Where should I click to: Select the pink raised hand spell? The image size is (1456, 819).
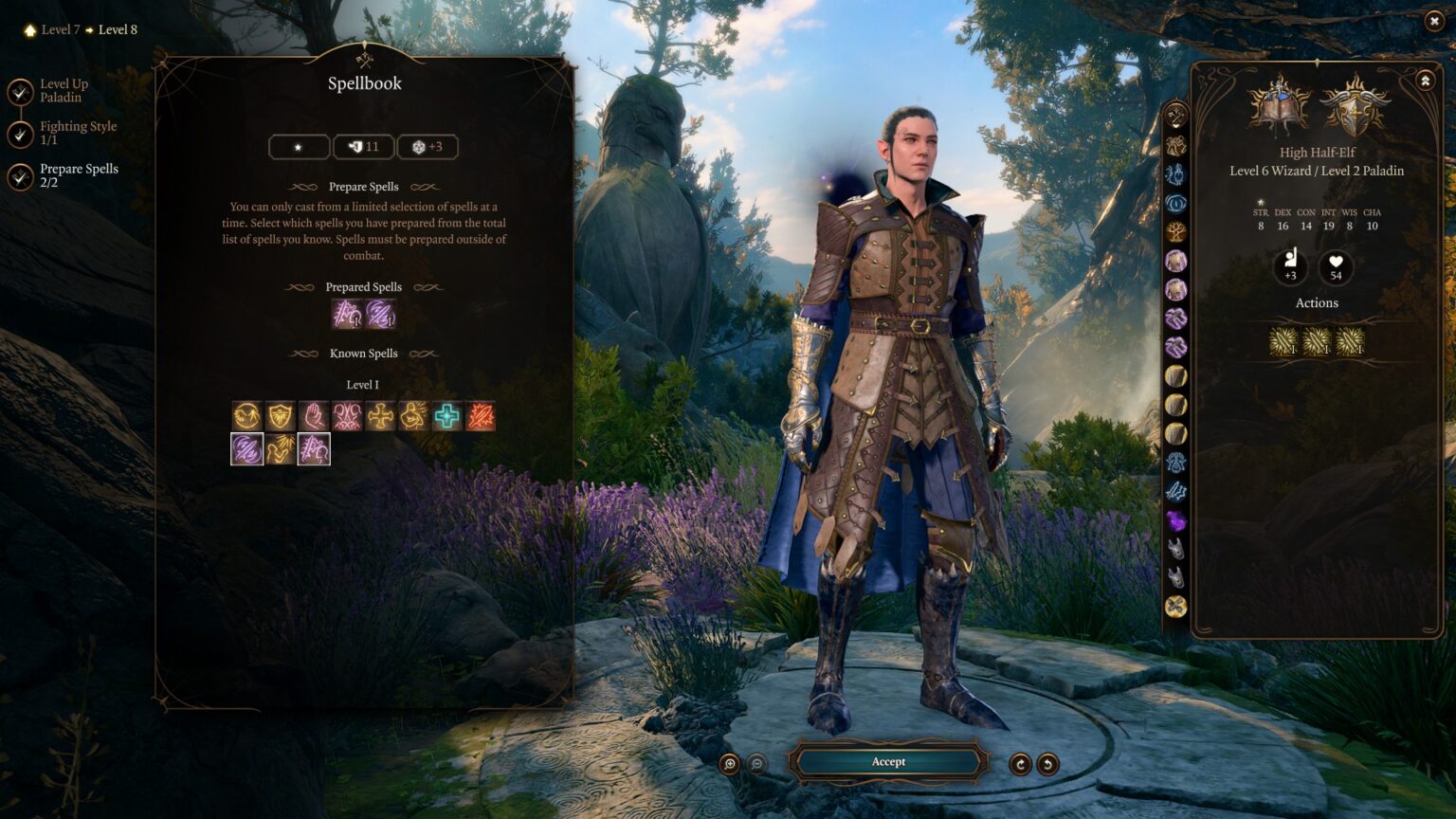click(314, 416)
